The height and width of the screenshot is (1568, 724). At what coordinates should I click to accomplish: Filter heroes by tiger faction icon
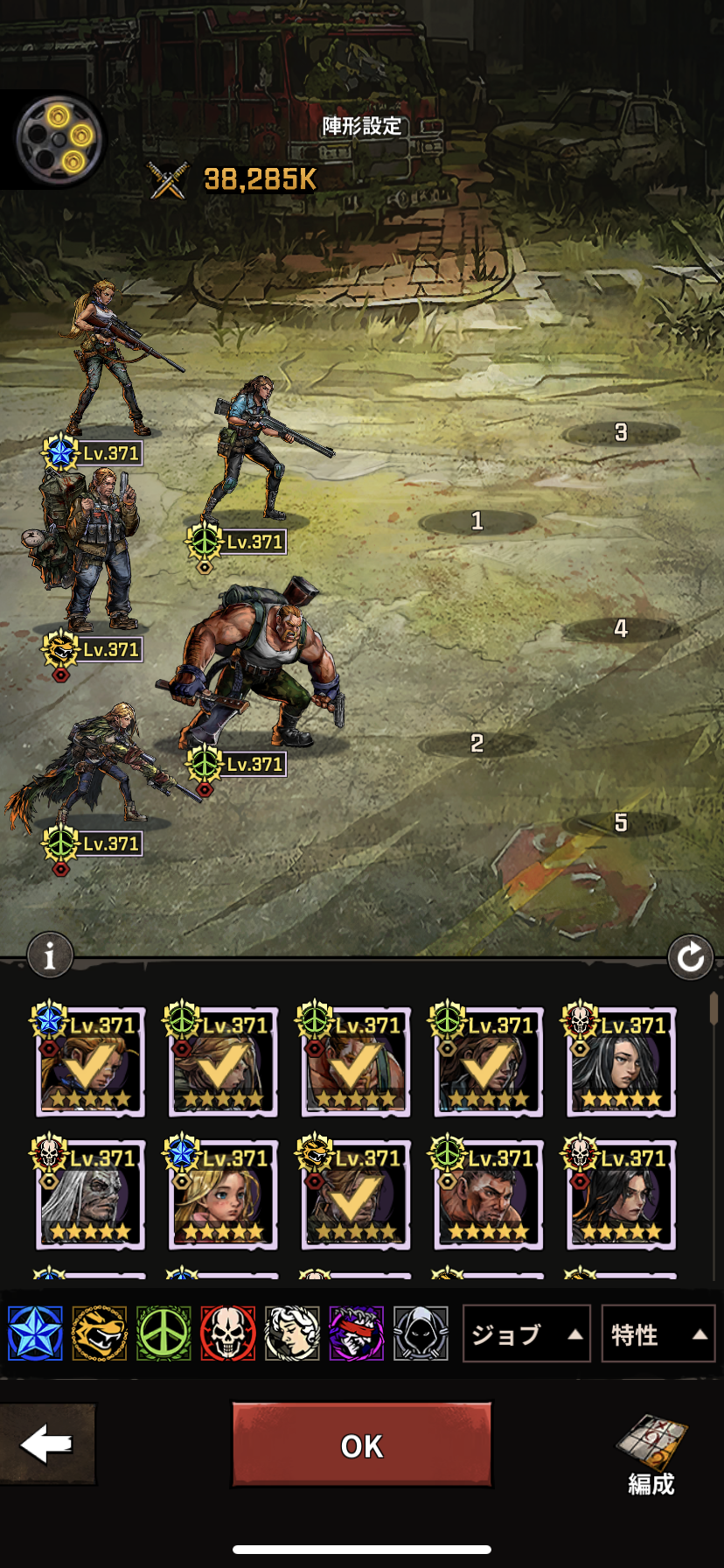tap(100, 1333)
